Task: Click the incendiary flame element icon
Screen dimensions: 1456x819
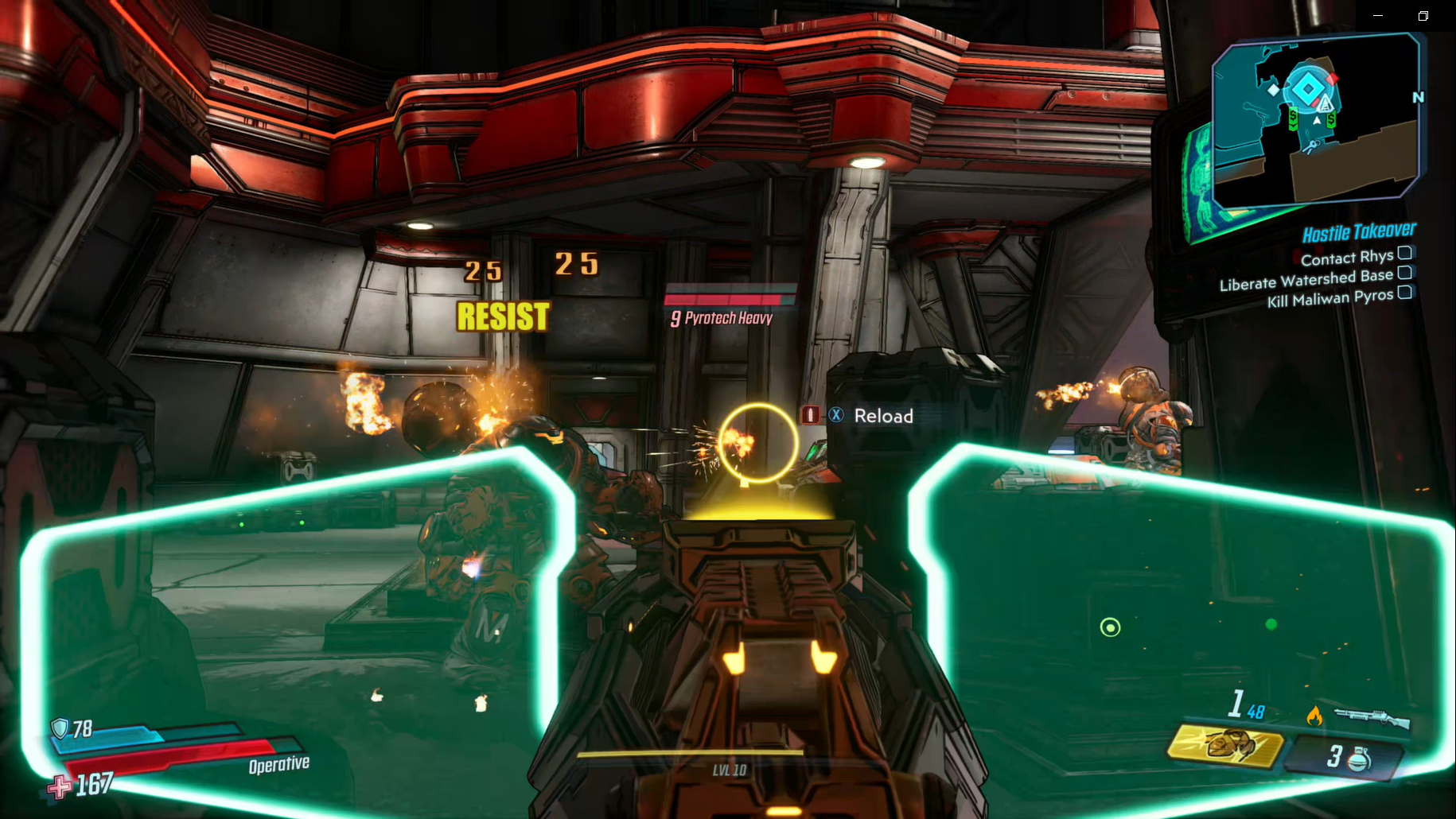Action: pyautogui.click(x=1314, y=716)
